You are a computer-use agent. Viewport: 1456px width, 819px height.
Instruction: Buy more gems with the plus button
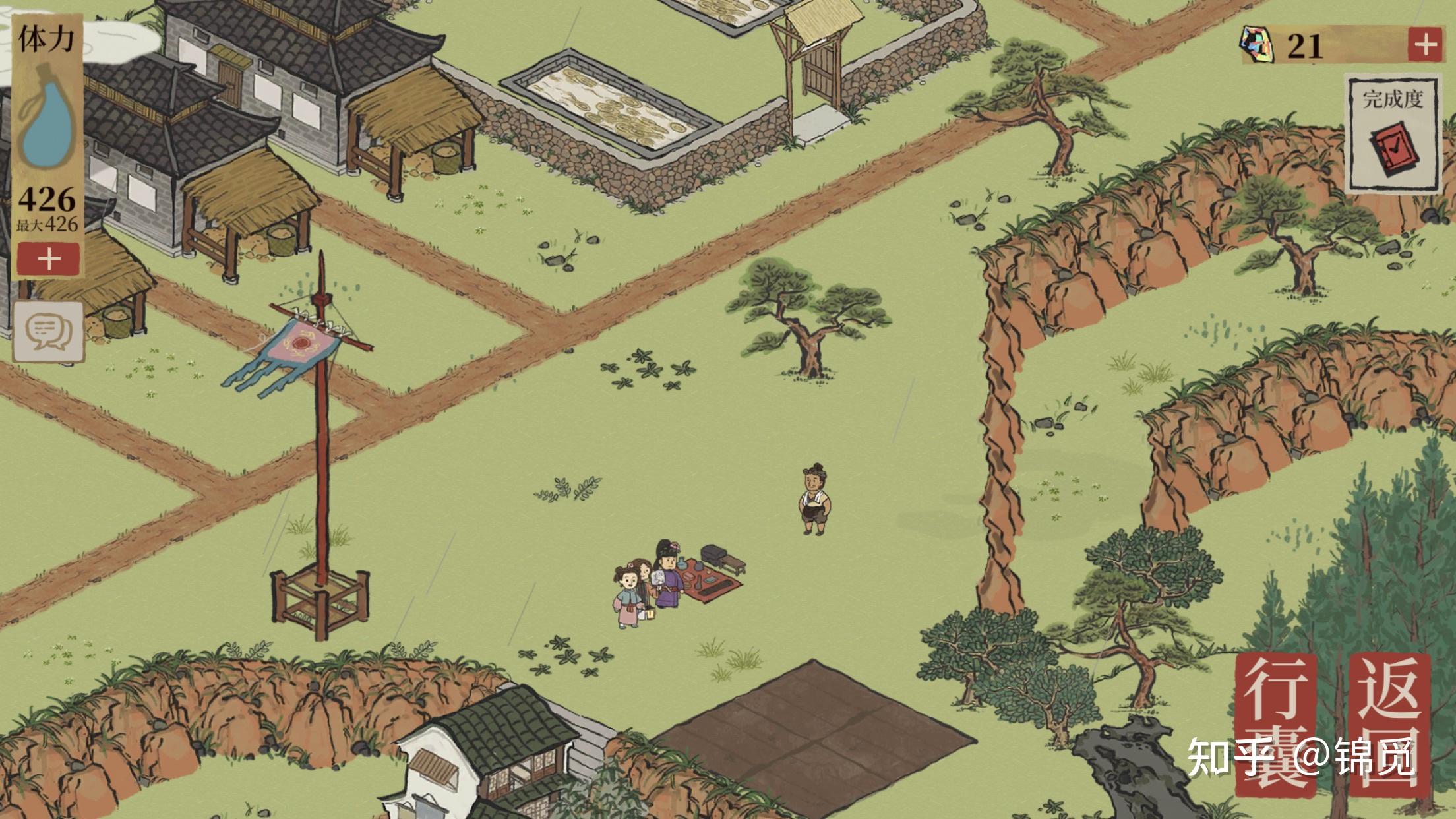click(x=1424, y=45)
